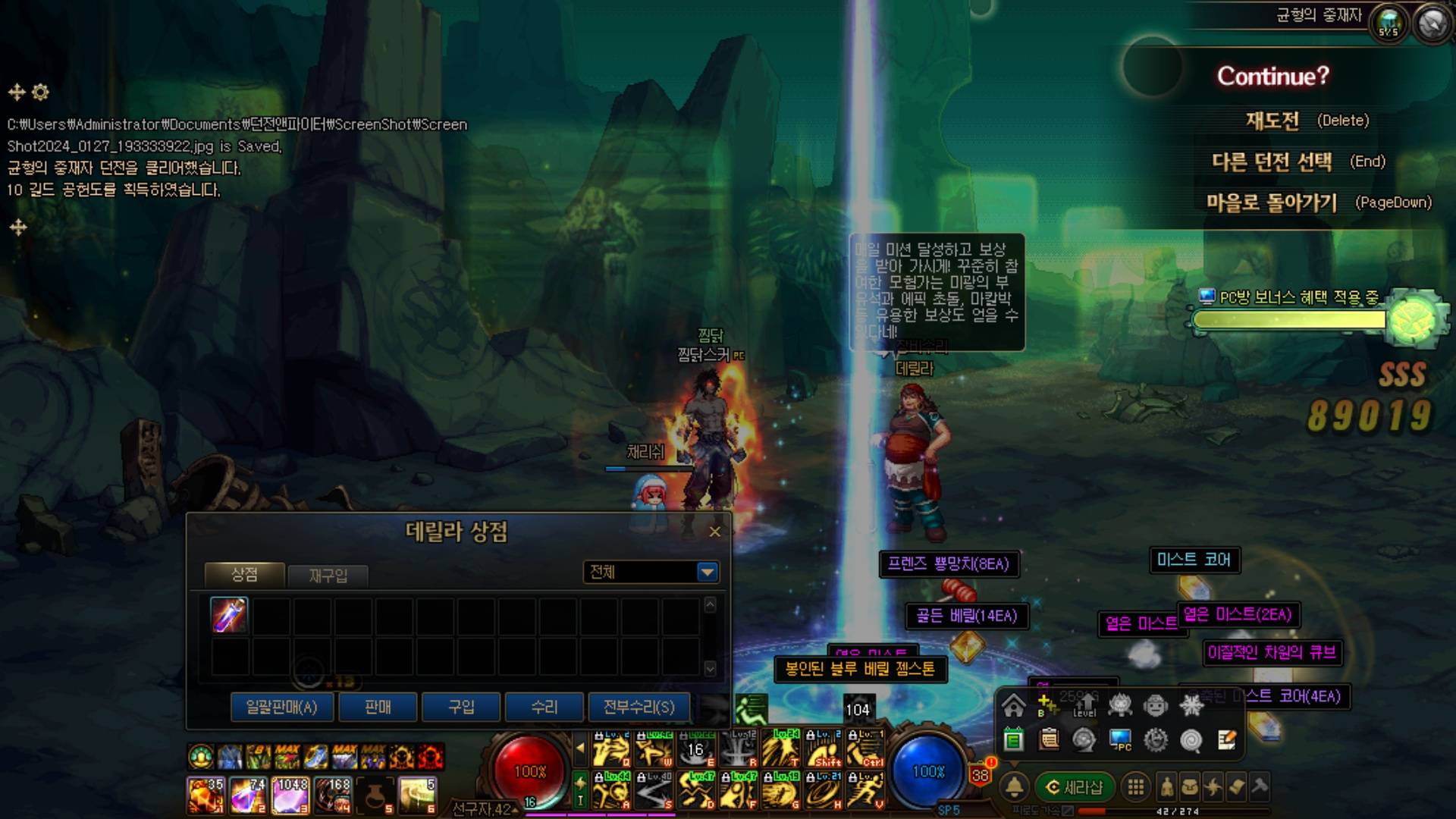This screenshot has width=1456, height=819.
Task: Select the 상점 tab
Action: tap(244, 575)
